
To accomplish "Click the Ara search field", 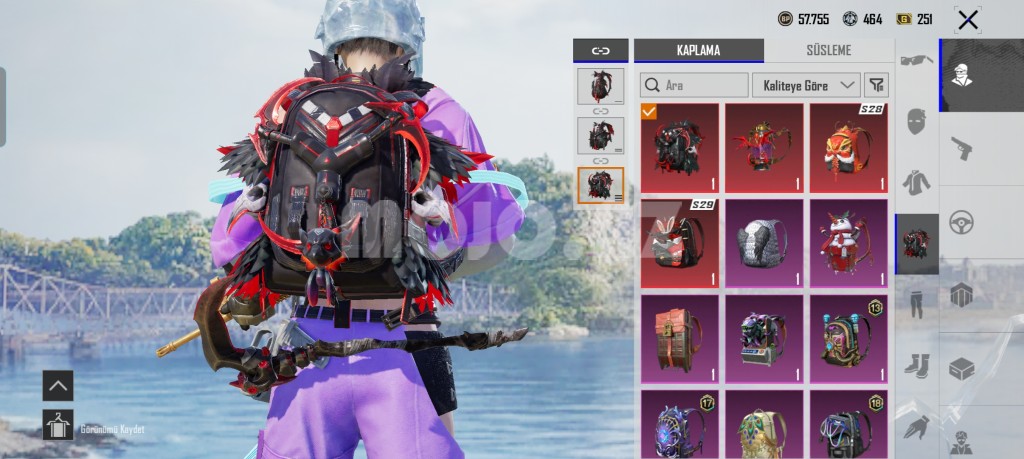I will pyautogui.click(x=695, y=85).
